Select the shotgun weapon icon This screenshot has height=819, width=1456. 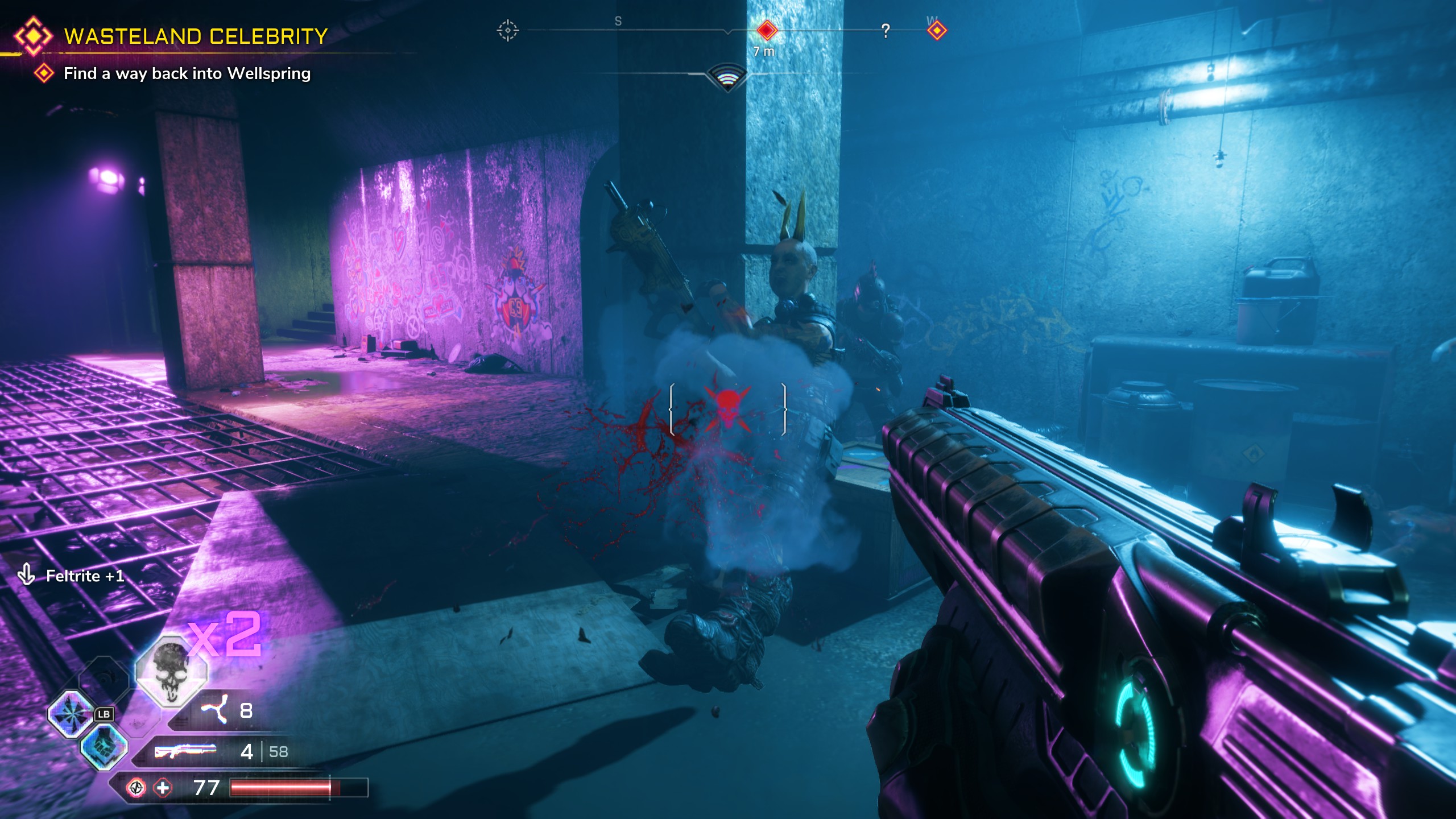185,751
